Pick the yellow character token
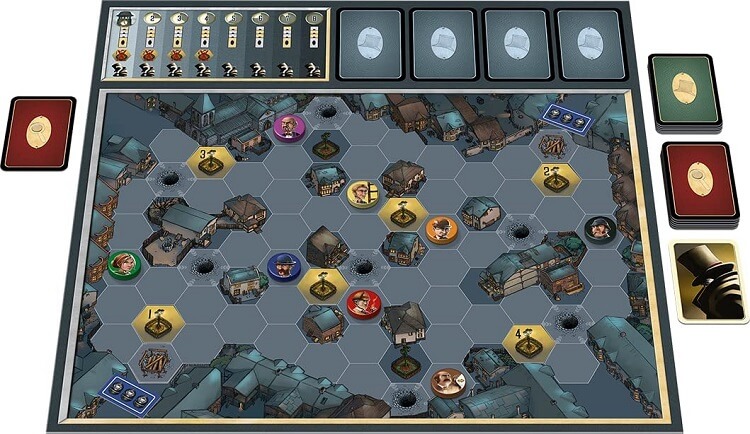750x434 pixels. point(361,192)
